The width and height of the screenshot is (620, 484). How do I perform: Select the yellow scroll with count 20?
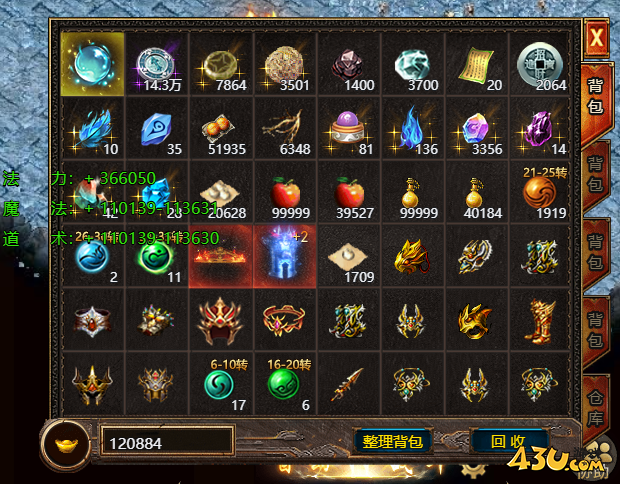pos(477,64)
